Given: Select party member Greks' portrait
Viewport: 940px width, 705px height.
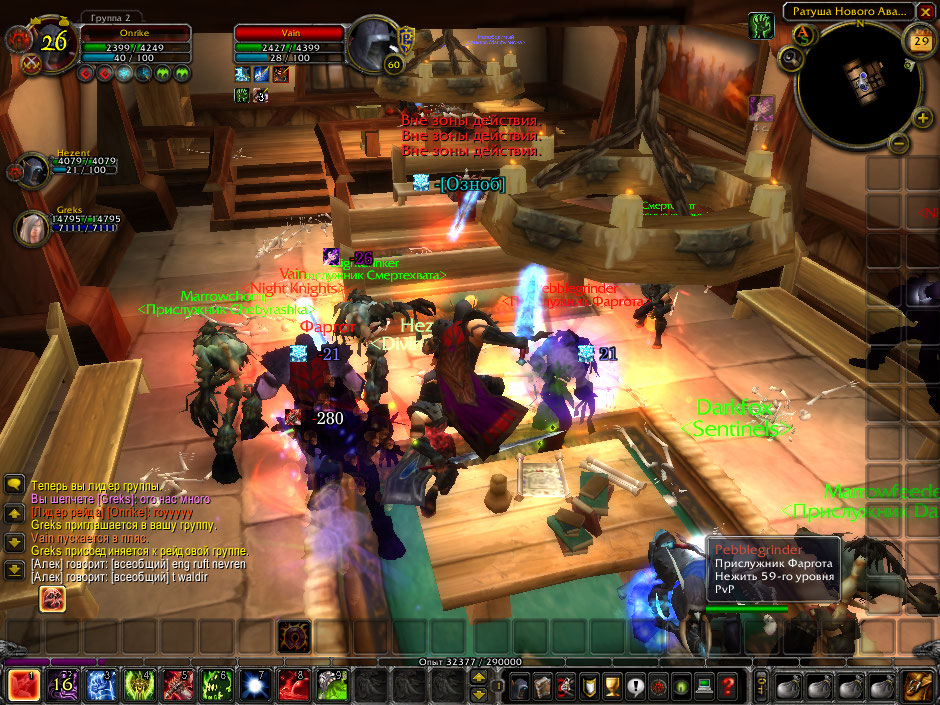Looking at the screenshot, I should 30,227.
